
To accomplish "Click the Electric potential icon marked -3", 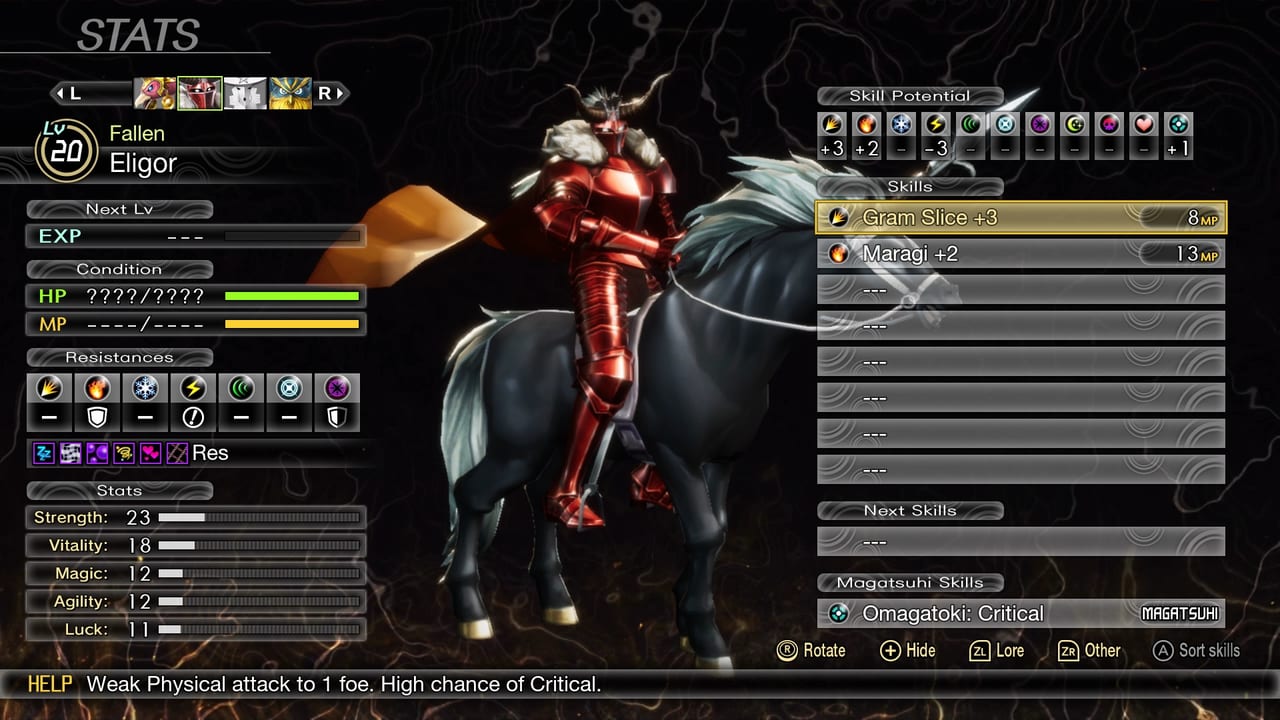I will point(937,126).
